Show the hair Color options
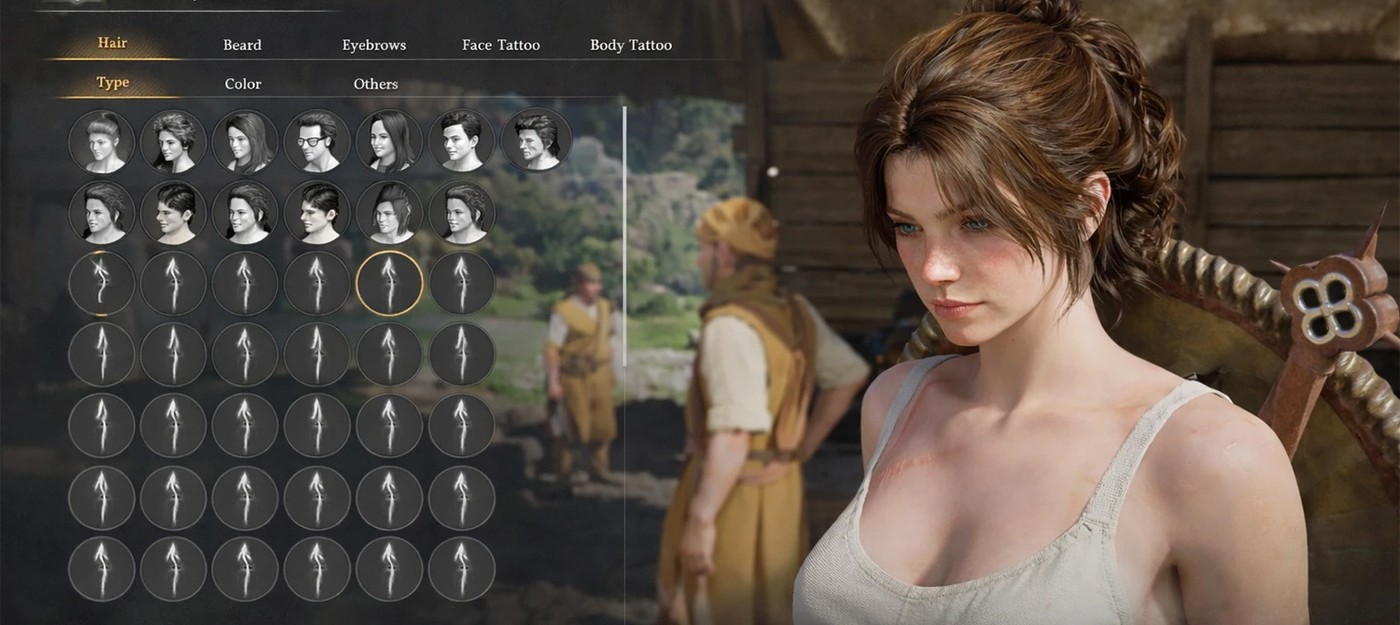The width and height of the screenshot is (1400, 625). 243,84
